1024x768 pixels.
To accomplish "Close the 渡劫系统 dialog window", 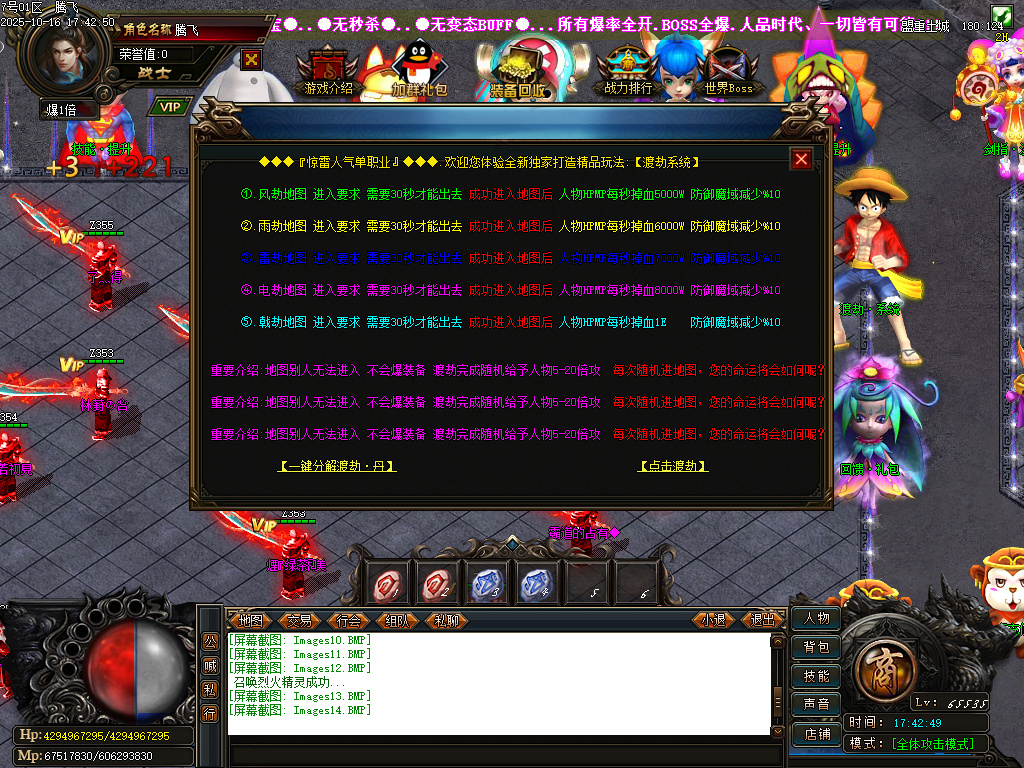I will coord(801,159).
